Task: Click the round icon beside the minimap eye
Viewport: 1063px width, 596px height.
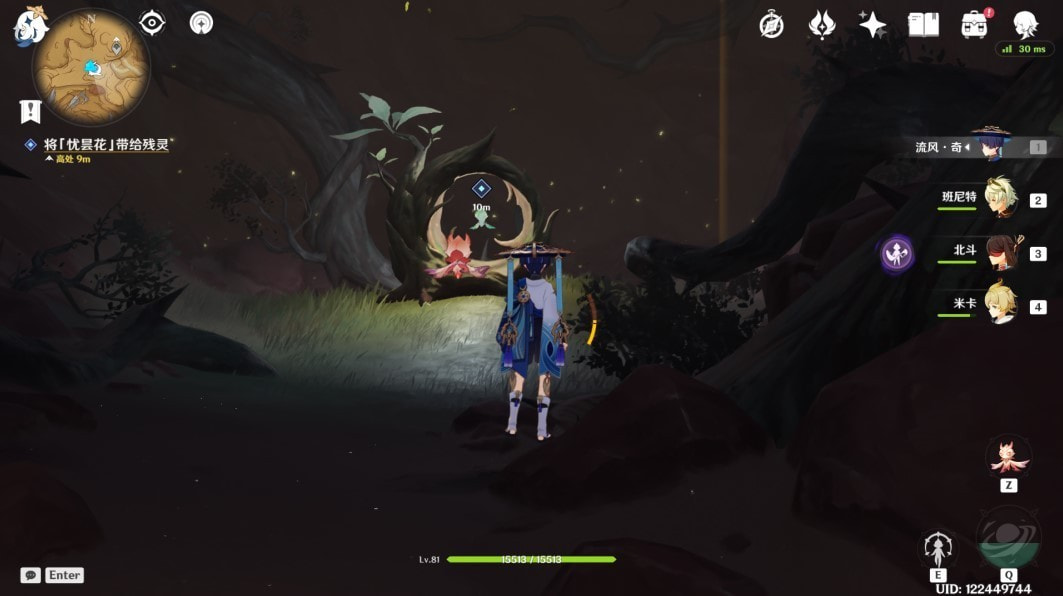Action: [202, 22]
